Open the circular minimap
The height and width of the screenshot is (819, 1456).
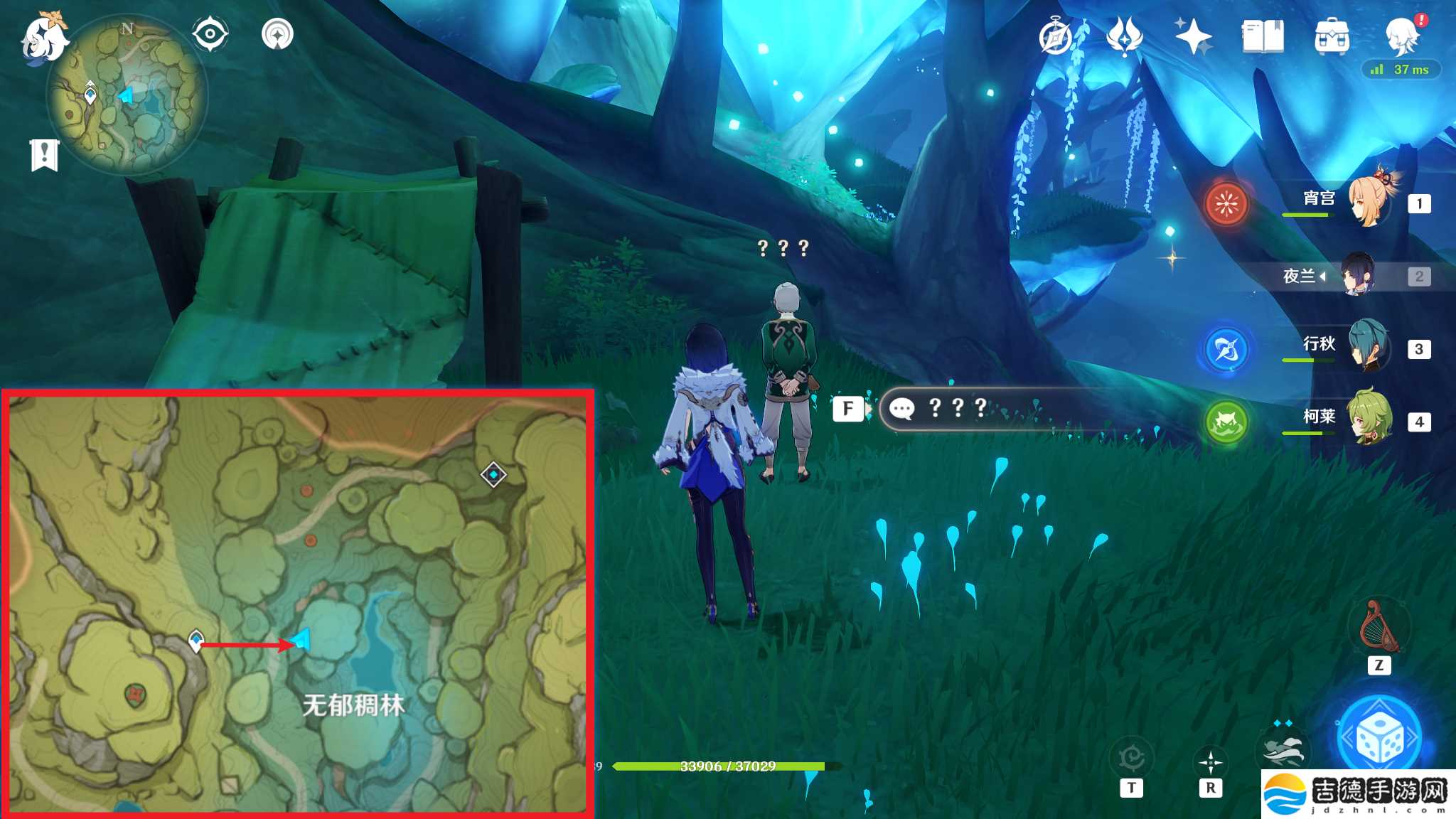point(127,94)
